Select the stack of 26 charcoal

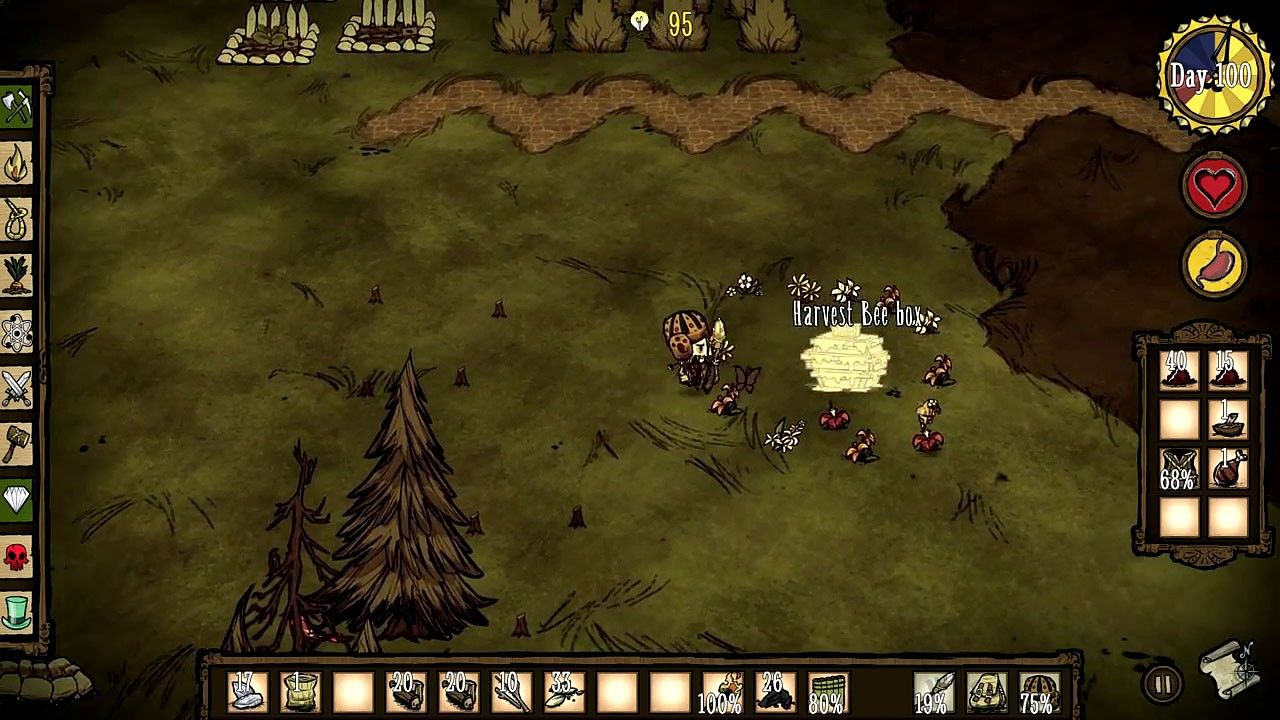tap(773, 692)
